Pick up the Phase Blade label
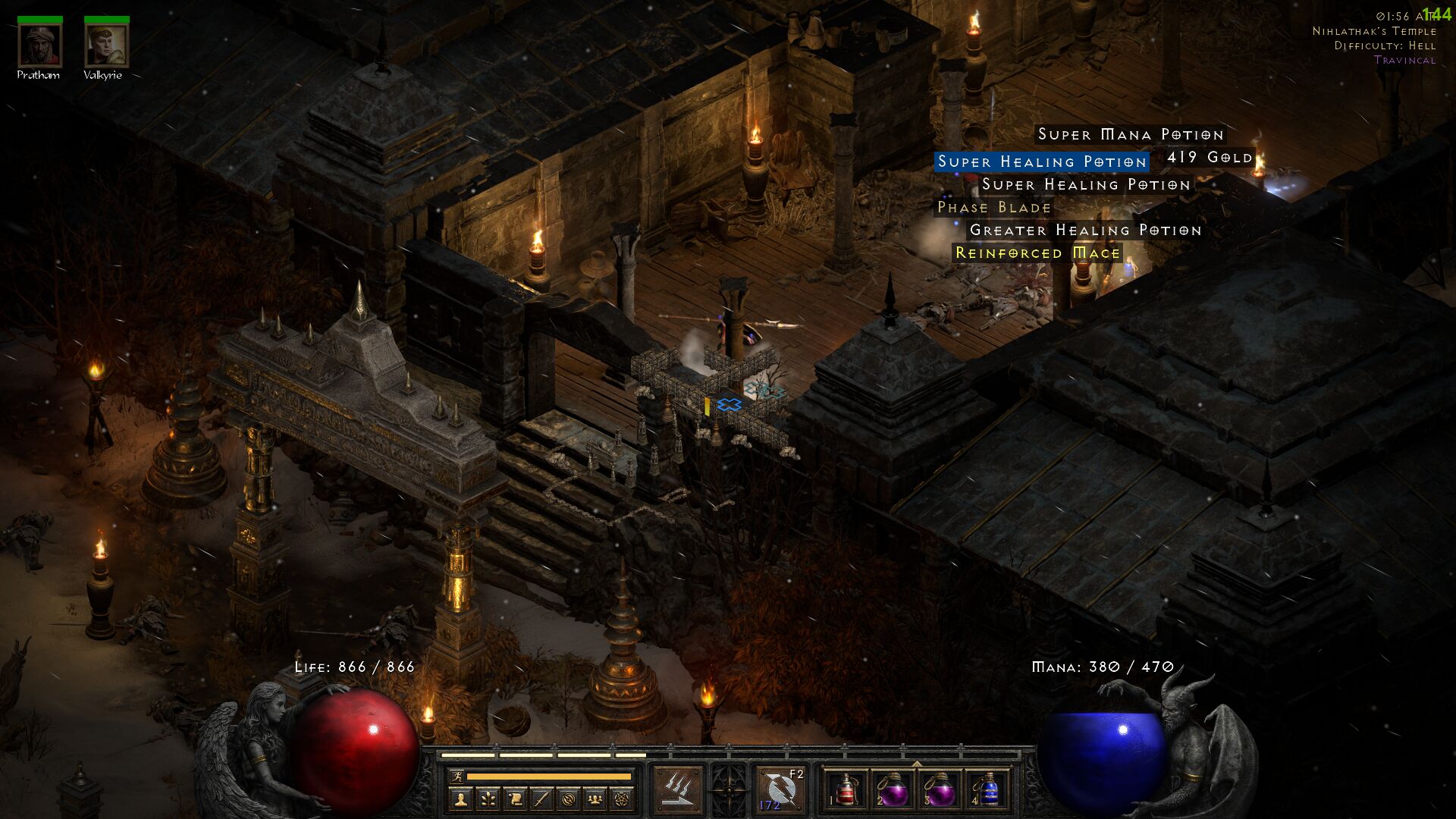 tap(994, 207)
